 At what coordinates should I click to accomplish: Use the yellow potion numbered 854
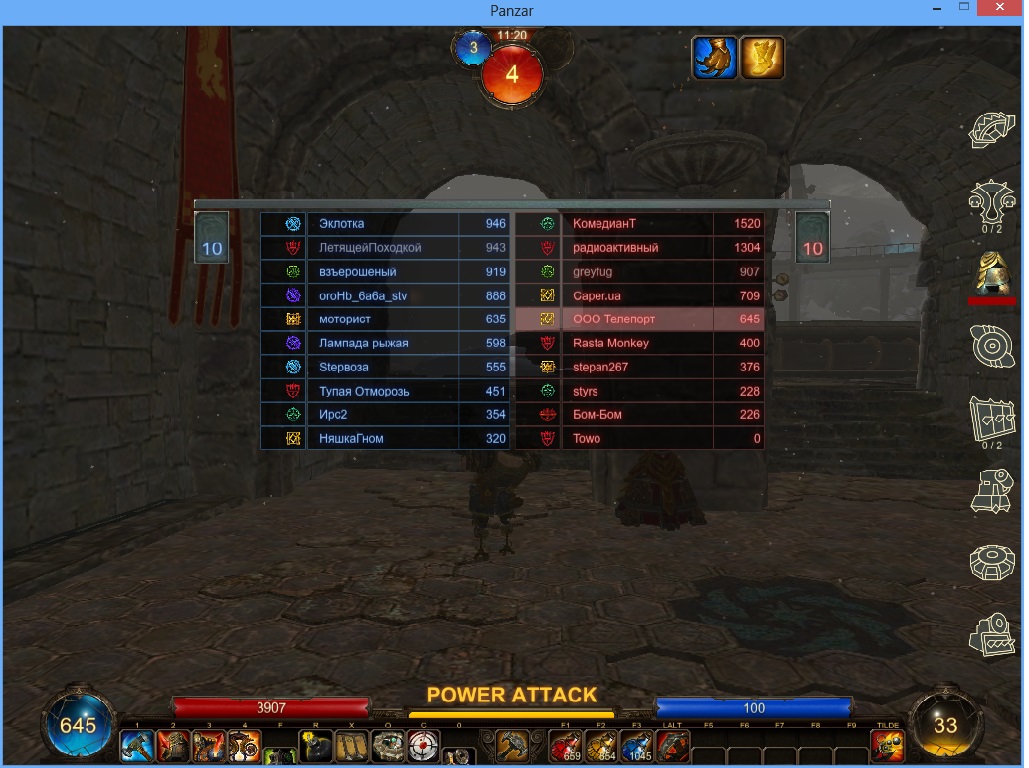coord(601,746)
